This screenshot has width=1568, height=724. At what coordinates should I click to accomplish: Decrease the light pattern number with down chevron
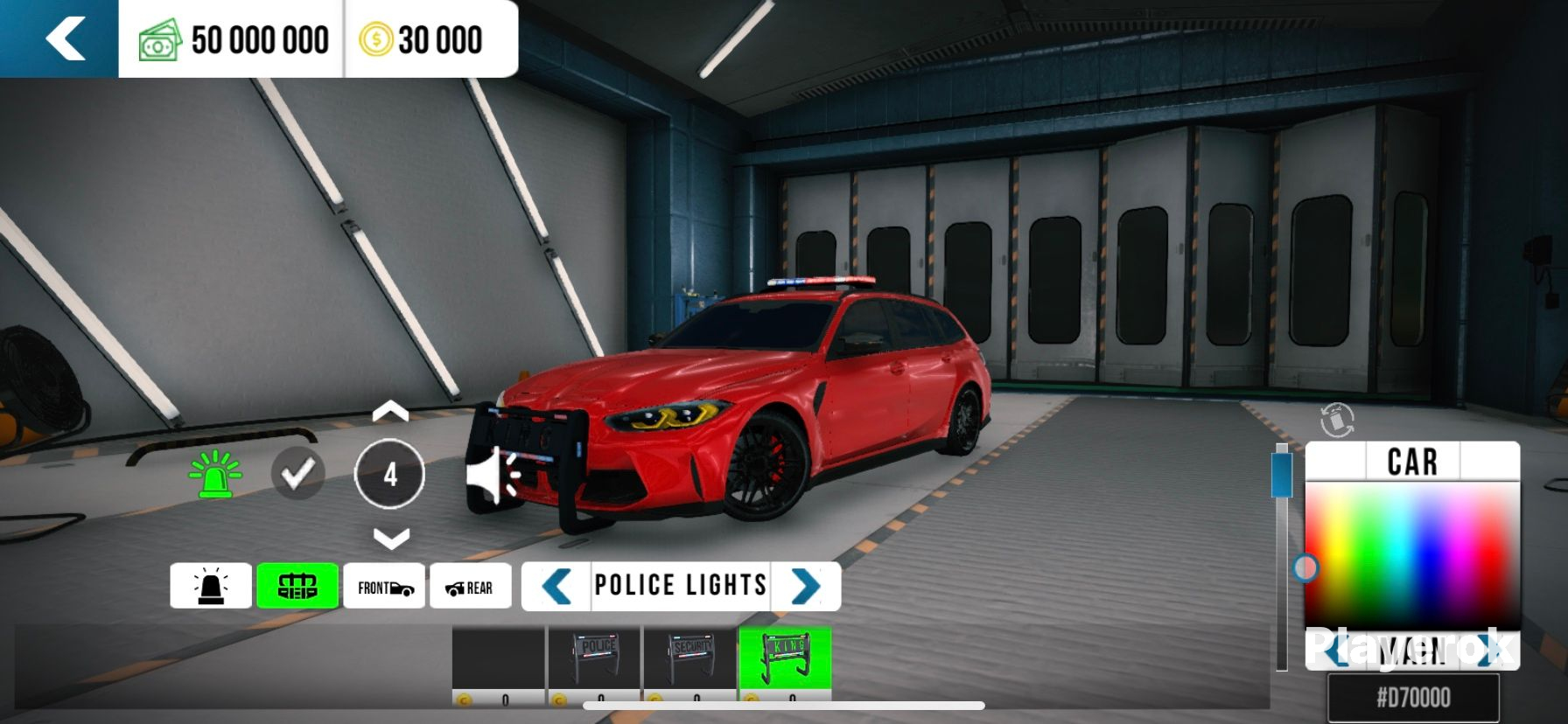(390, 538)
